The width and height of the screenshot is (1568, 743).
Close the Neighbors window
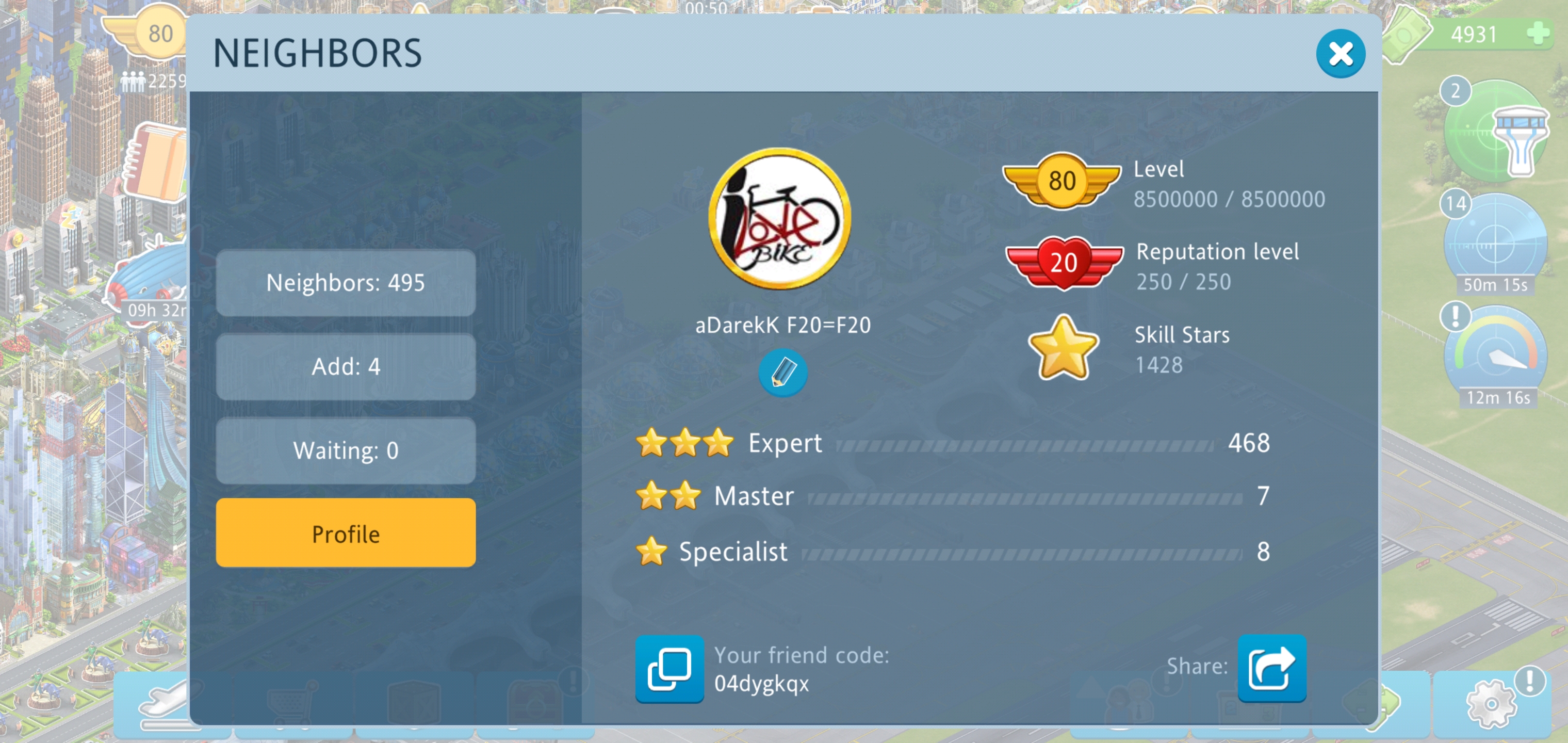coord(1340,54)
